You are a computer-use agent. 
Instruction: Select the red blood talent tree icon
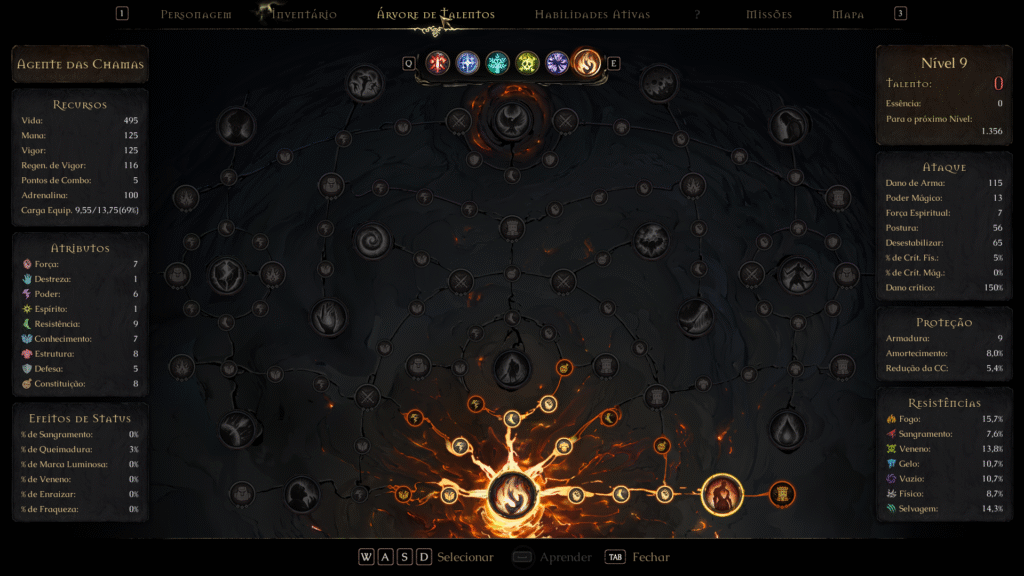pos(437,63)
